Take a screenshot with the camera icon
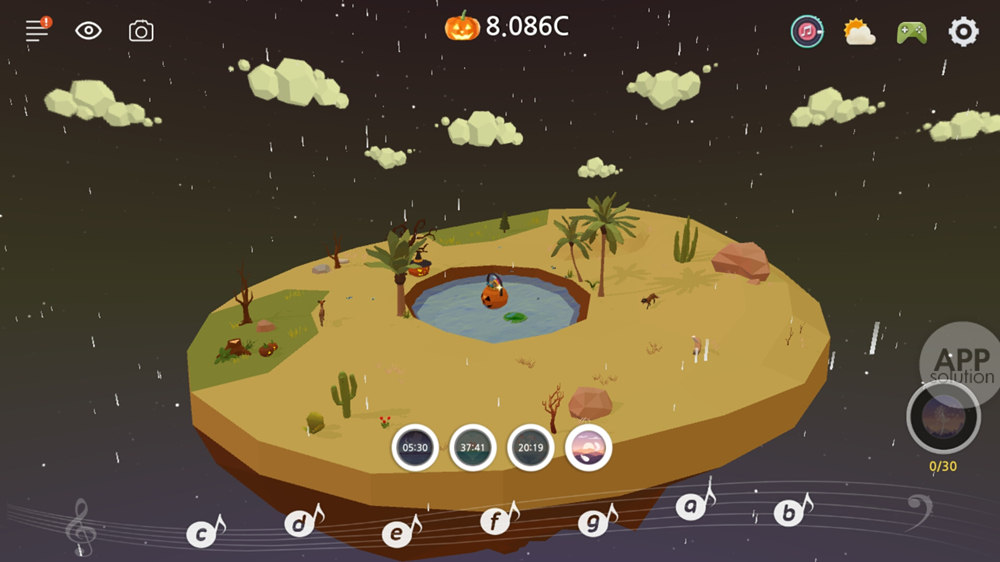1000x562 pixels. [x=141, y=31]
